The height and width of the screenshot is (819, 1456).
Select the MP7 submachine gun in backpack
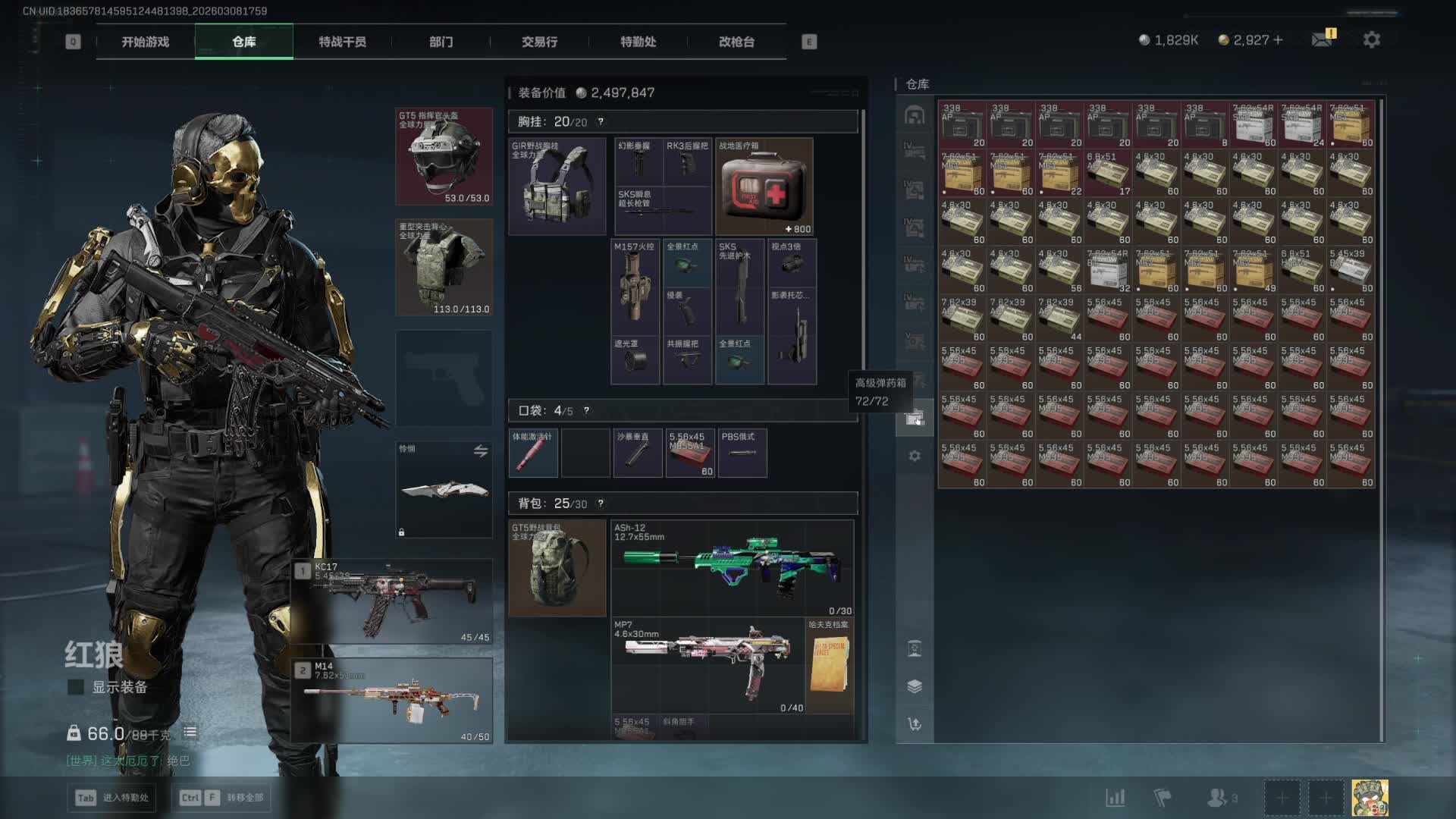[708, 665]
